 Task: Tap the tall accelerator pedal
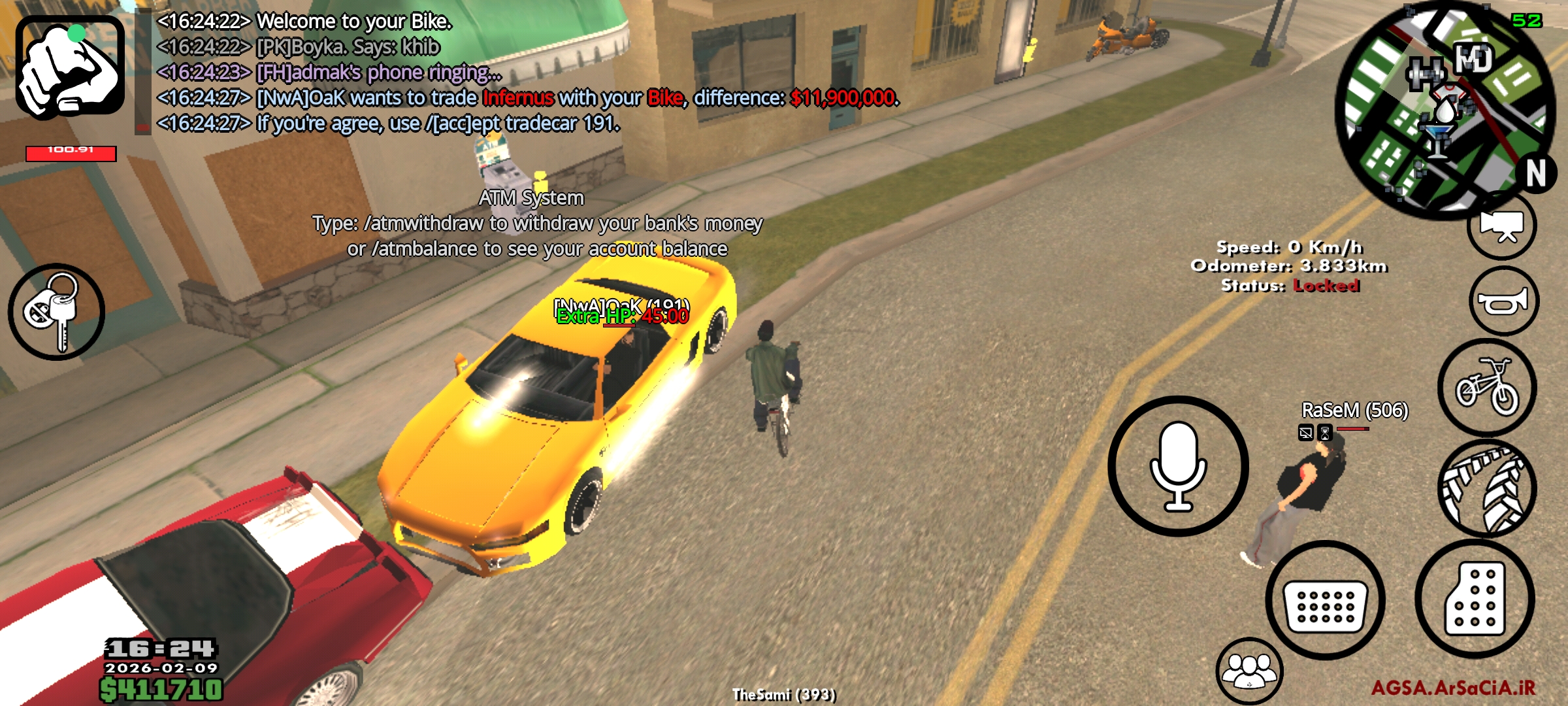1475,599
